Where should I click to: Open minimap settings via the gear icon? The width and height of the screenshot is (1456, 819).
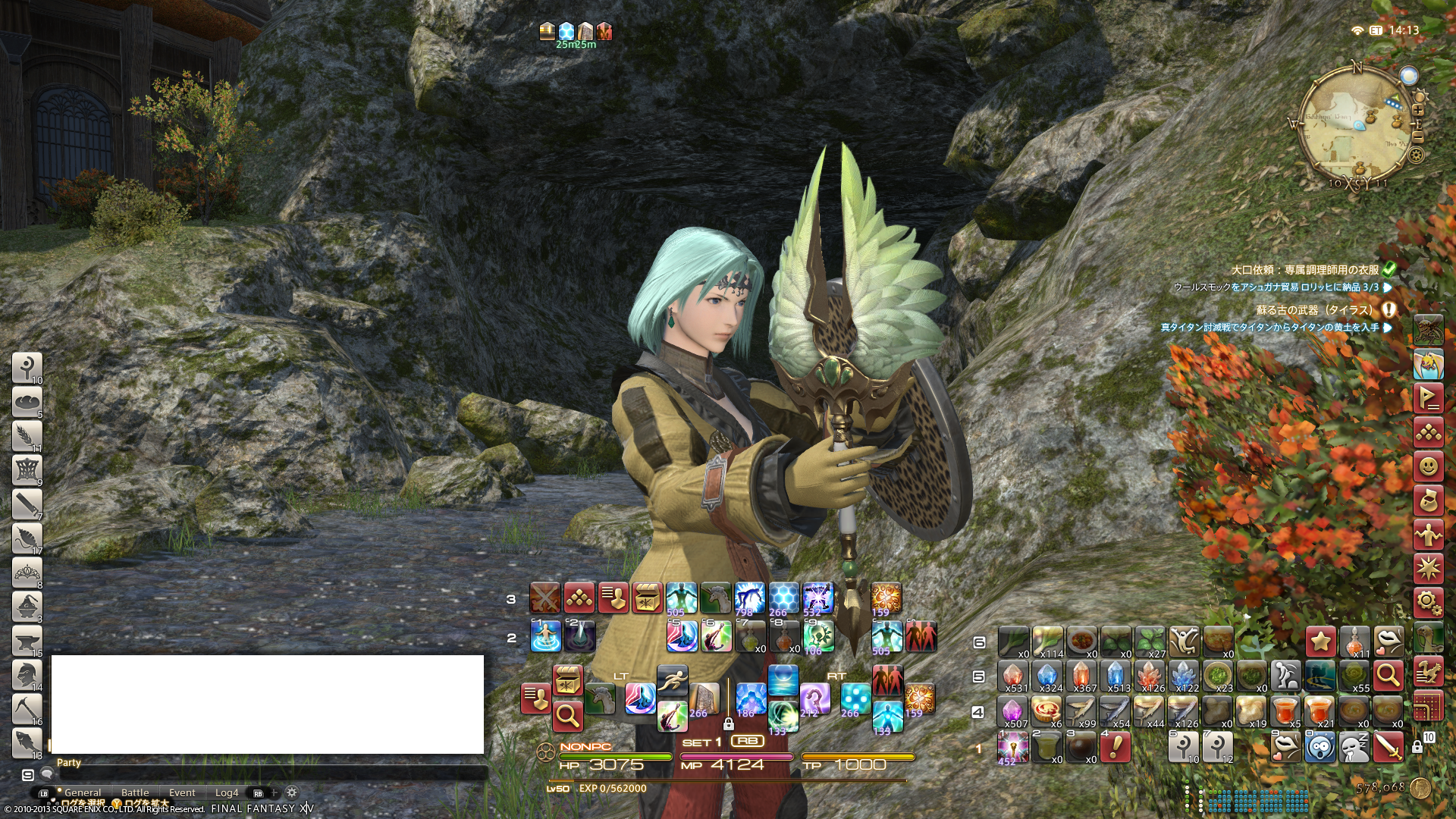click(1415, 155)
